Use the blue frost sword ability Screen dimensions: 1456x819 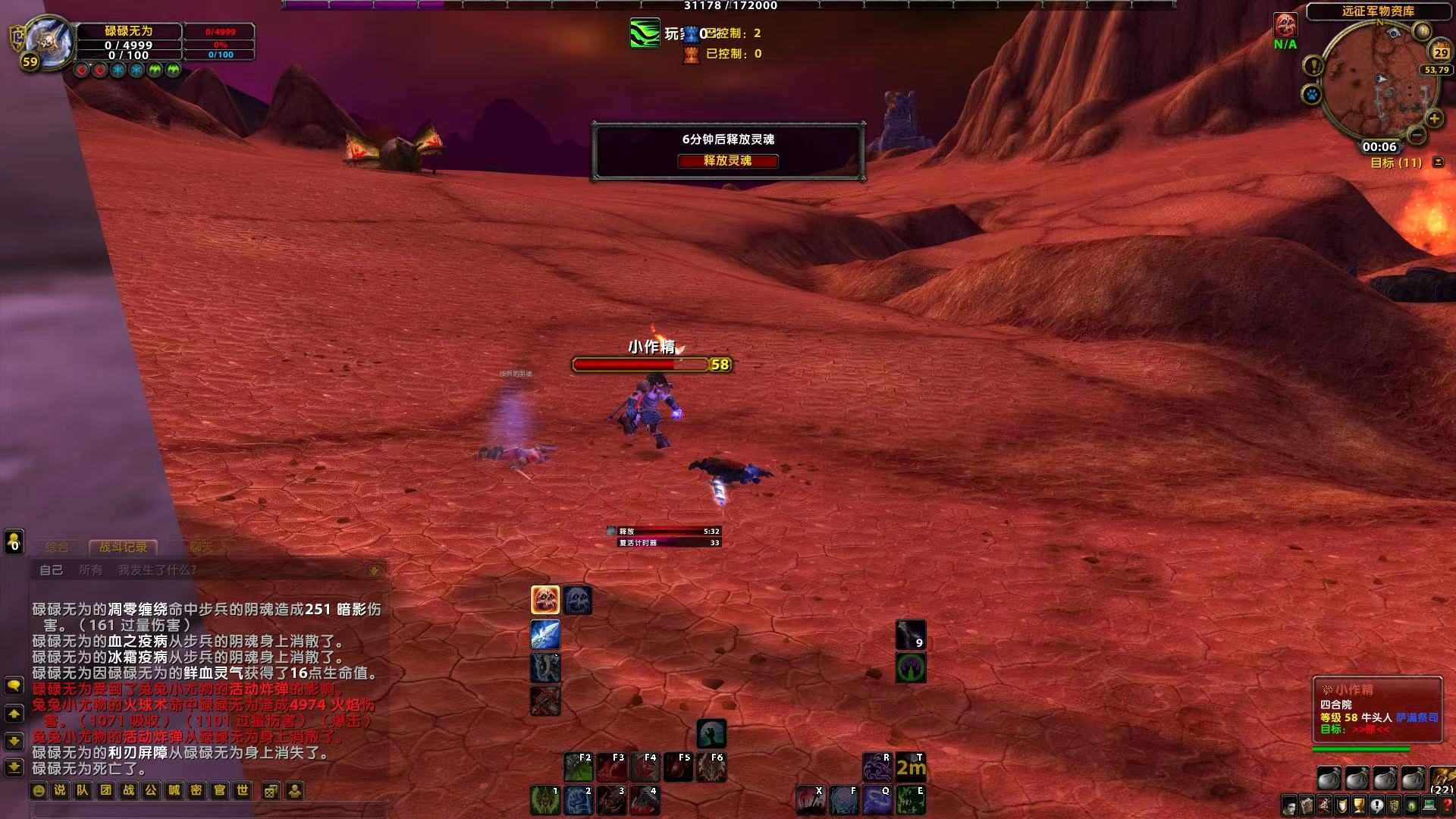[545, 634]
